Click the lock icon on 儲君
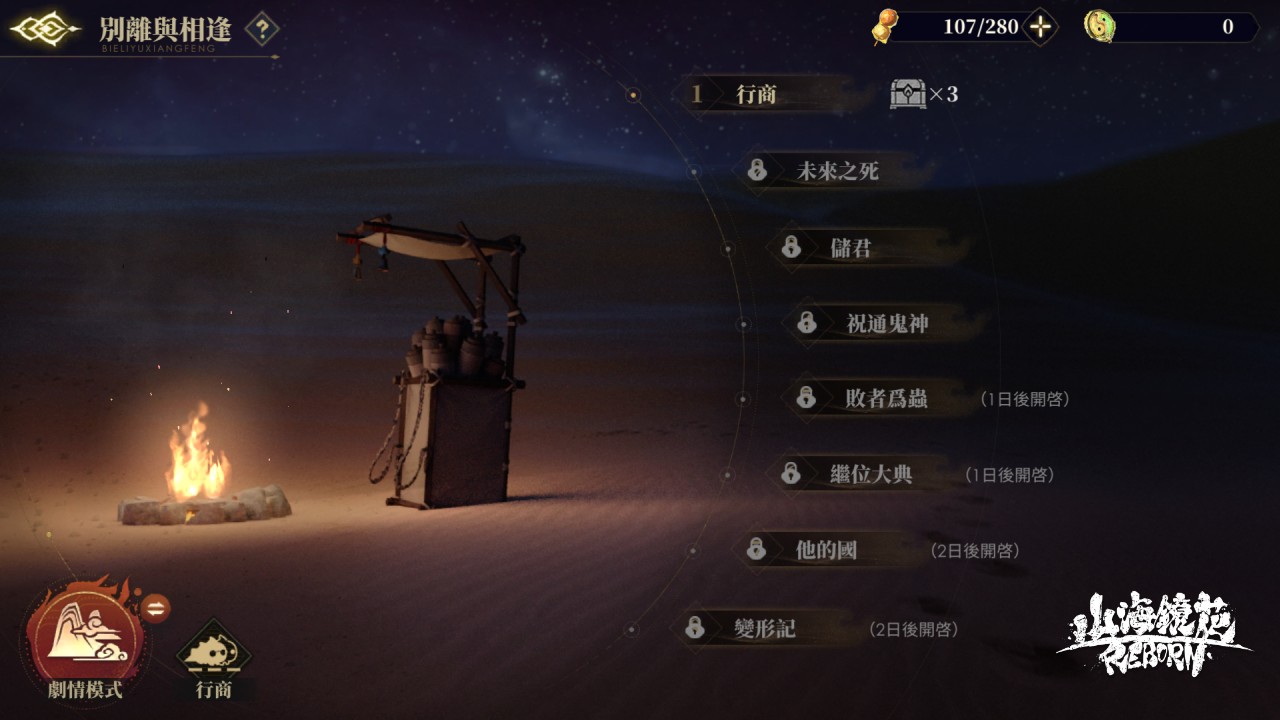The height and width of the screenshot is (720, 1280). pos(790,247)
